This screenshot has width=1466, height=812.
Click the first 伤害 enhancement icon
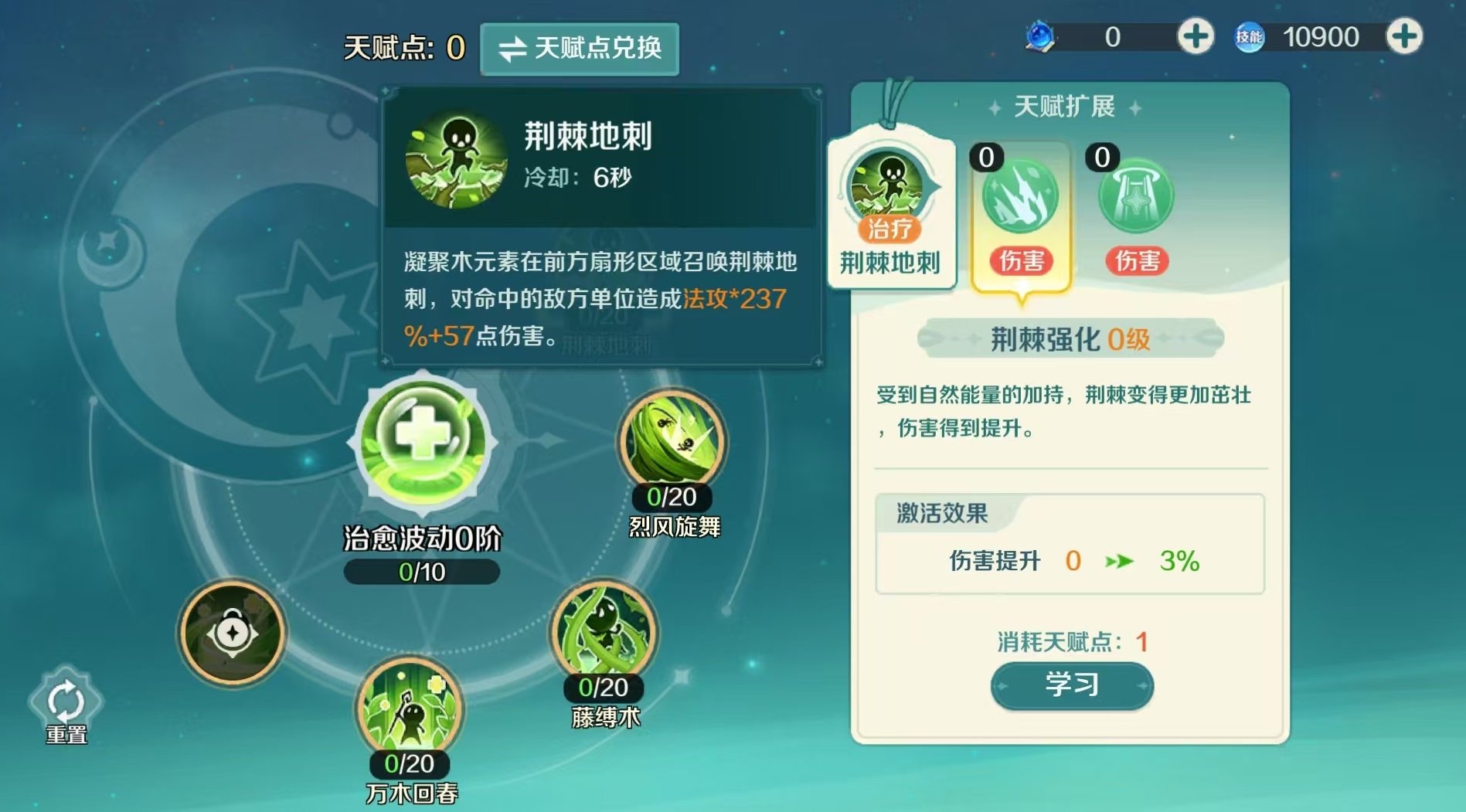[x=1019, y=199]
